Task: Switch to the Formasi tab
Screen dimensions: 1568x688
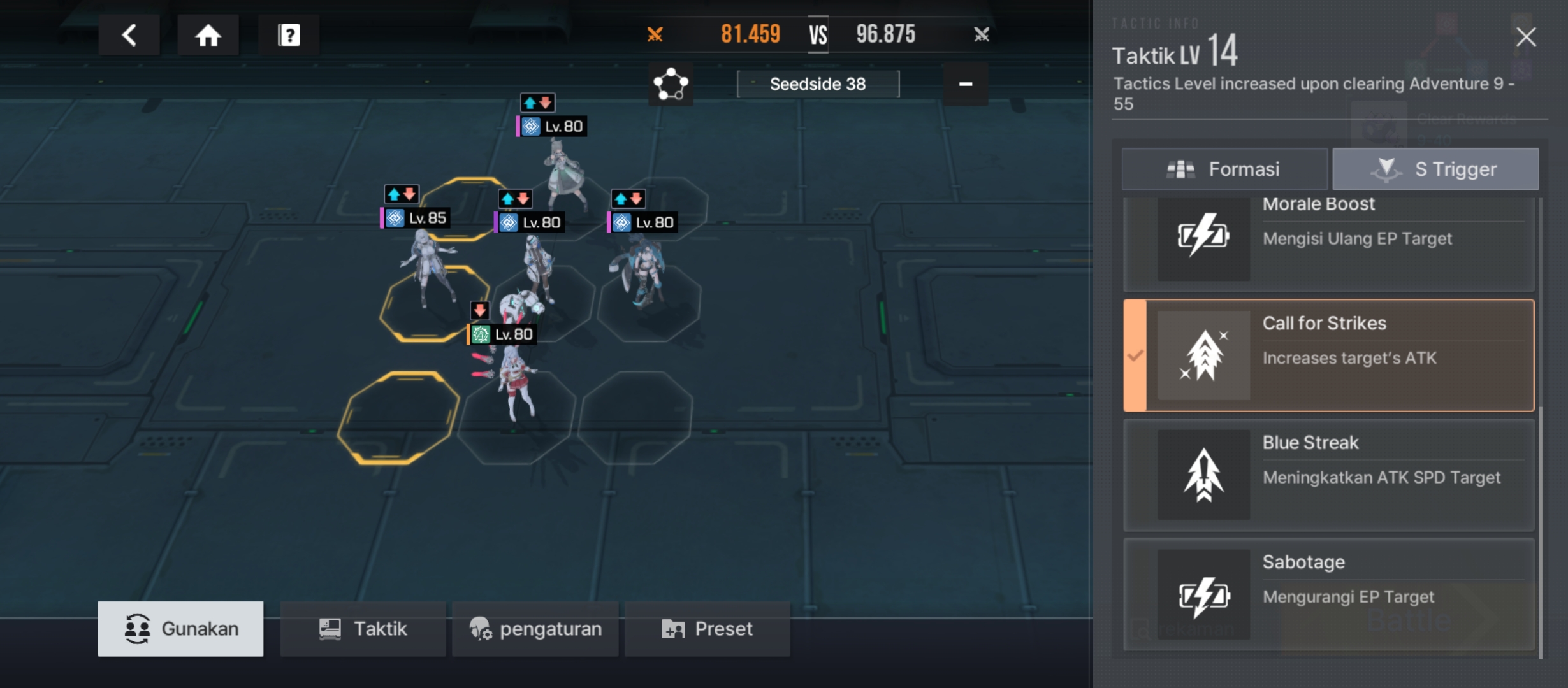Action: point(1224,169)
